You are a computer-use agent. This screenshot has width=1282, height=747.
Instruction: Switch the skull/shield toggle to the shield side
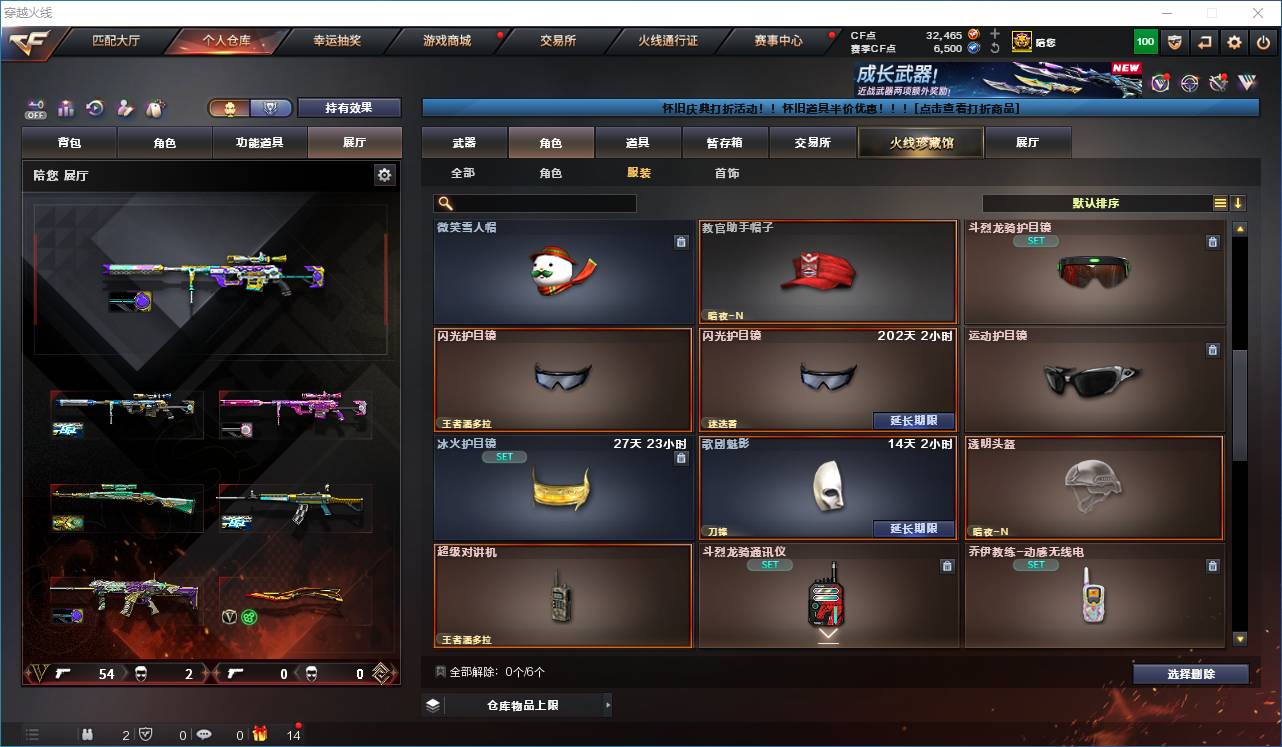point(273,108)
